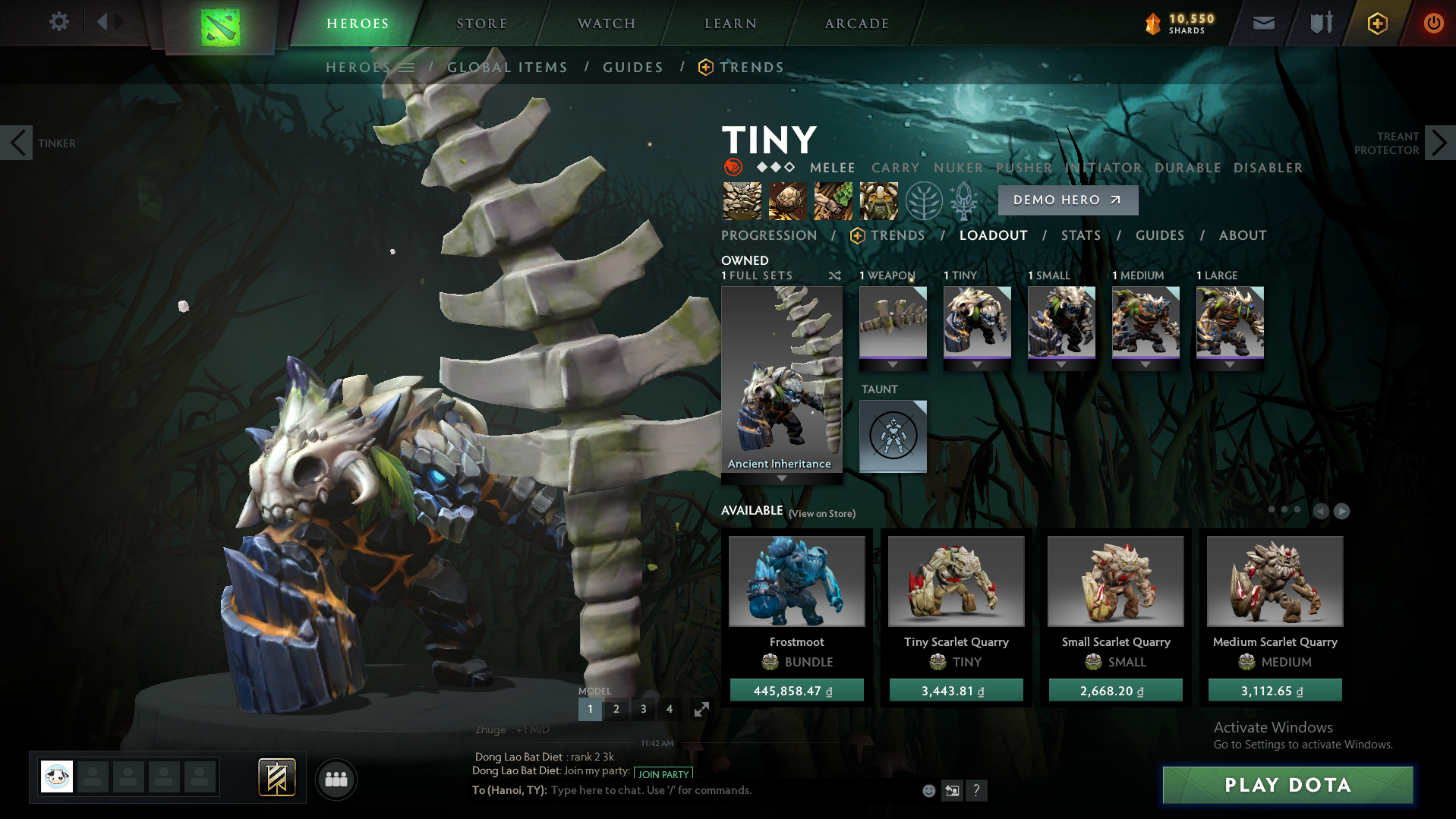This screenshot has width=1456, height=819.
Task: Click the power button to exit
Action: click(1433, 22)
